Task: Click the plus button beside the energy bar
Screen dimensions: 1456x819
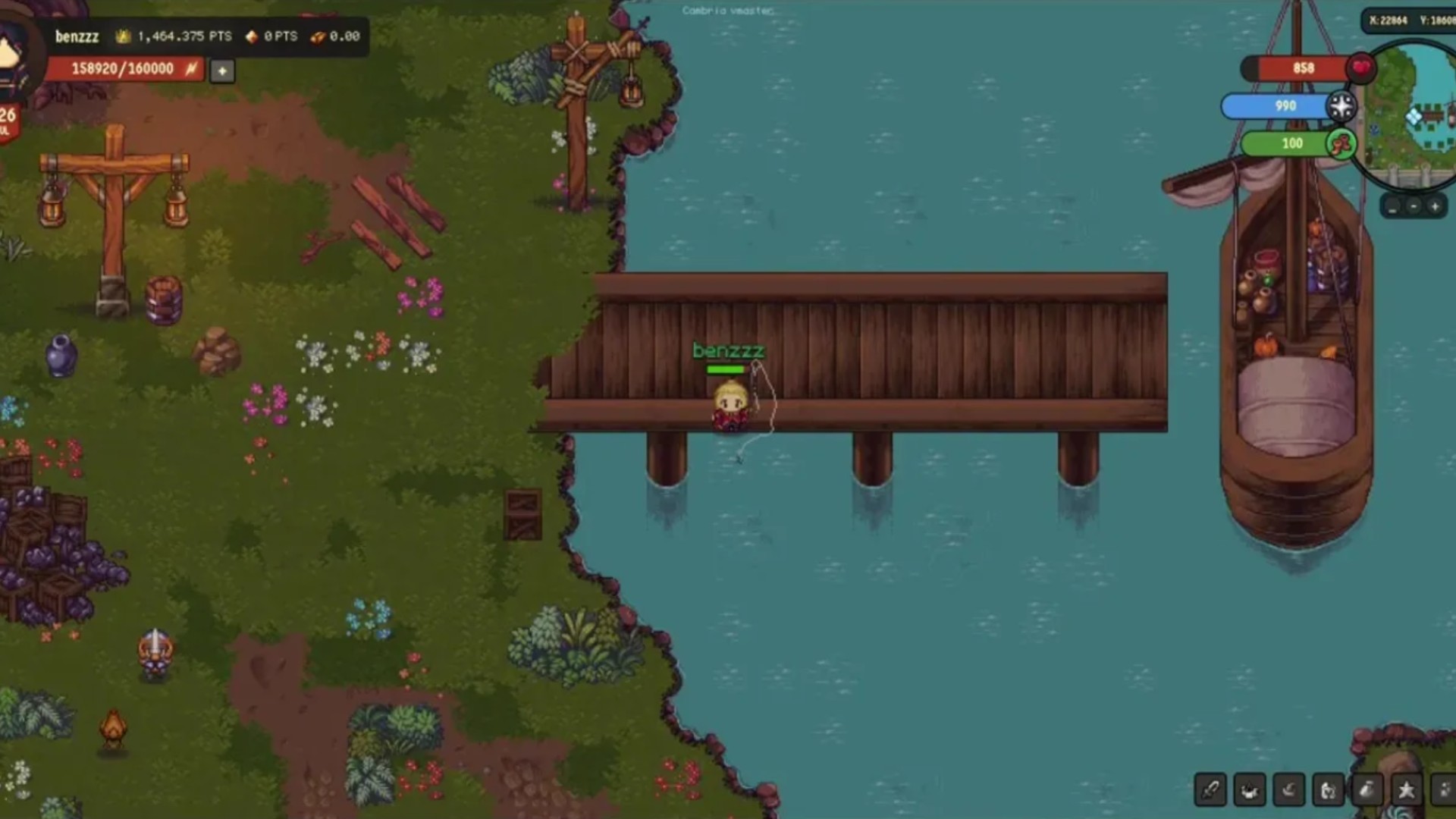Action: pos(222,71)
